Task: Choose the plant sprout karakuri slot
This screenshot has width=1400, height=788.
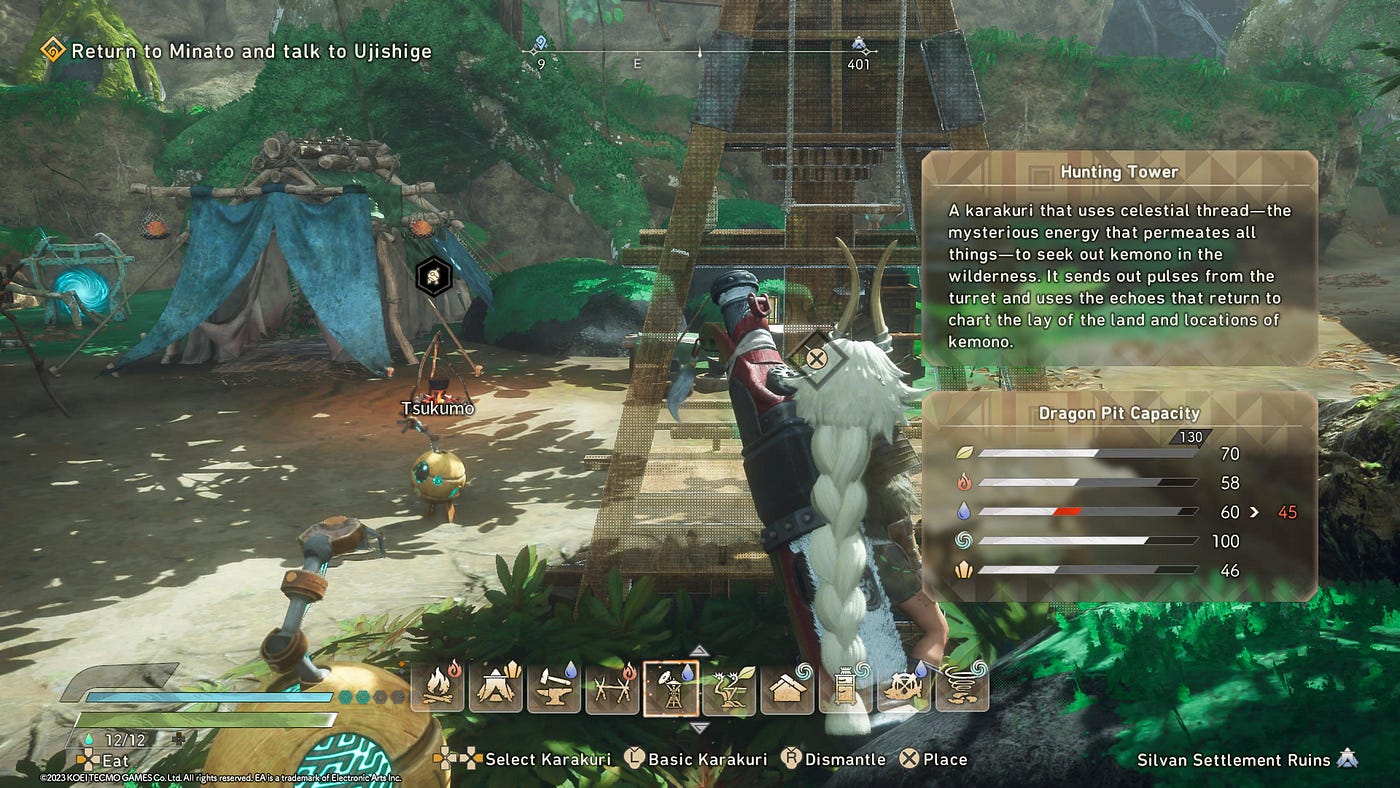Action: point(728,688)
